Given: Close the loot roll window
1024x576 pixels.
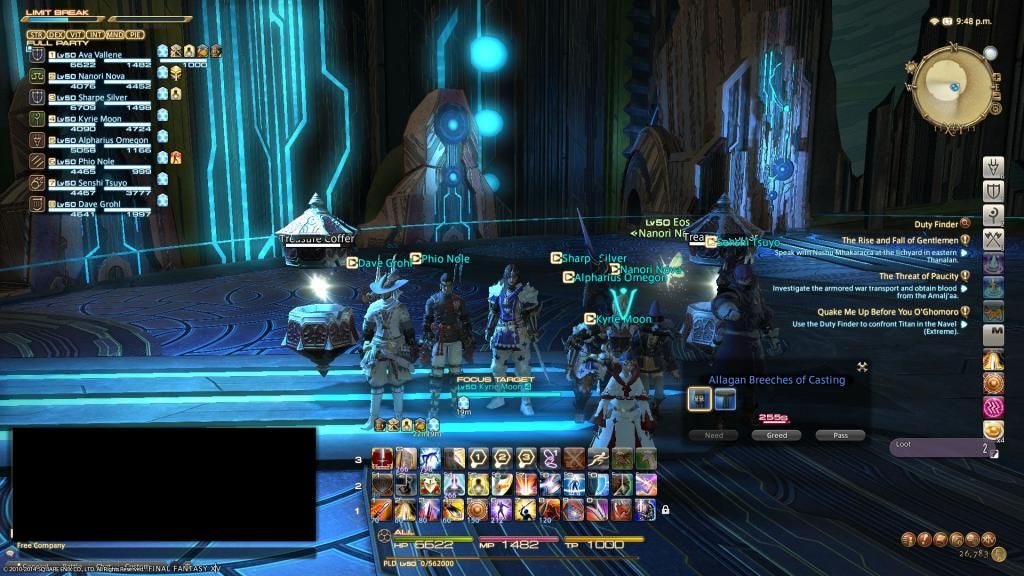Looking at the screenshot, I should click(862, 367).
